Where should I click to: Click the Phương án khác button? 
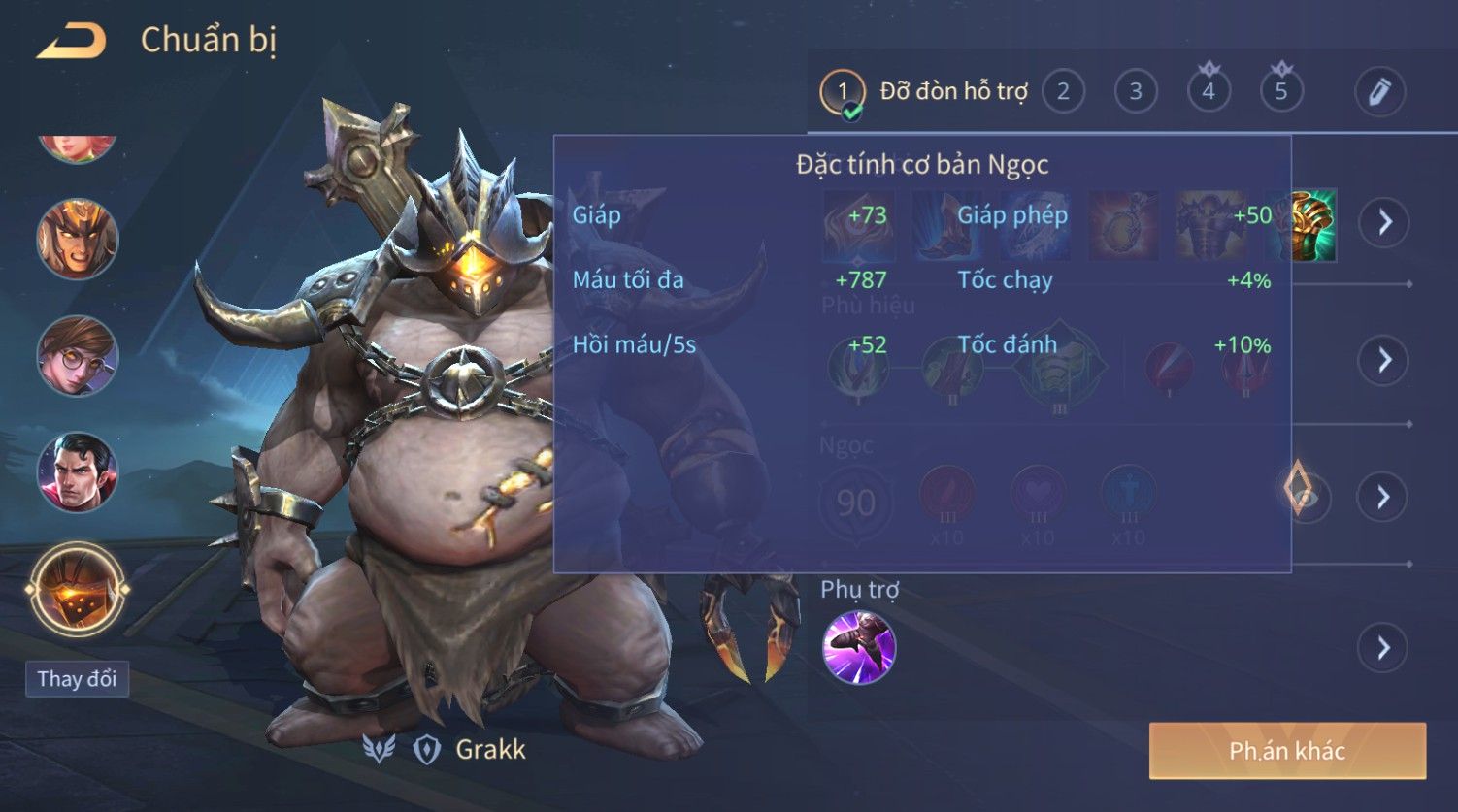[x=1287, y=750]
